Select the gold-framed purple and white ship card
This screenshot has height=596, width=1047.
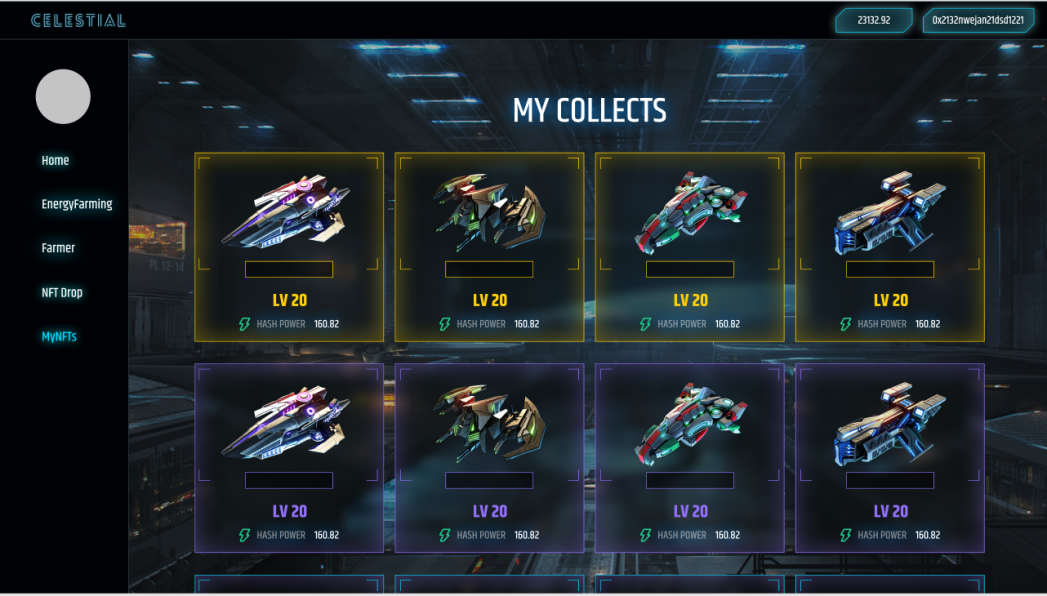[x=289, y=246]
